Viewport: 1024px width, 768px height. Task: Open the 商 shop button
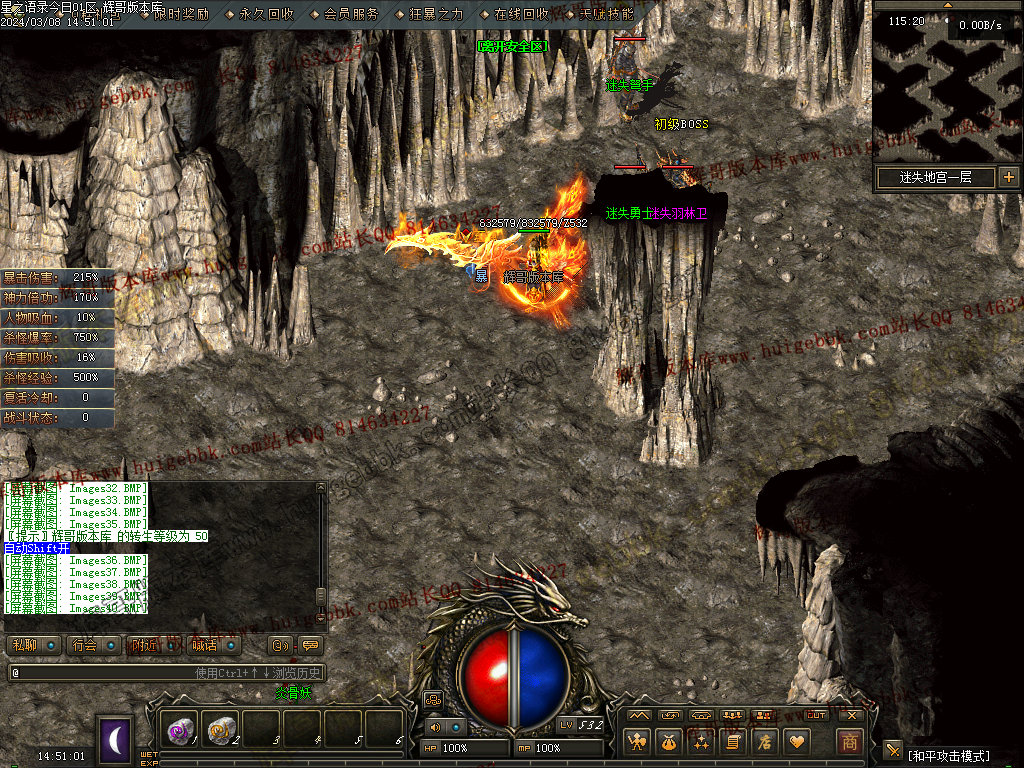[849, 742]
